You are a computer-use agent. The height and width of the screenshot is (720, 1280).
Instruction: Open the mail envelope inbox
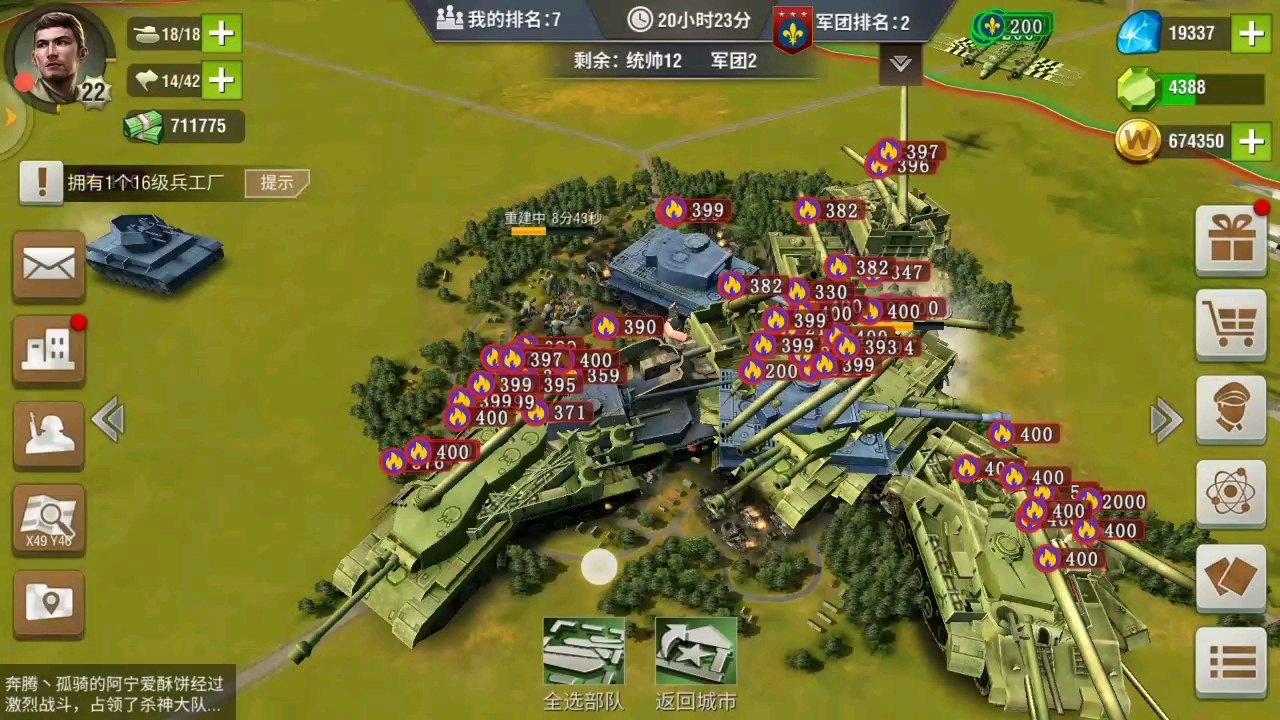[x=49, y=266]
